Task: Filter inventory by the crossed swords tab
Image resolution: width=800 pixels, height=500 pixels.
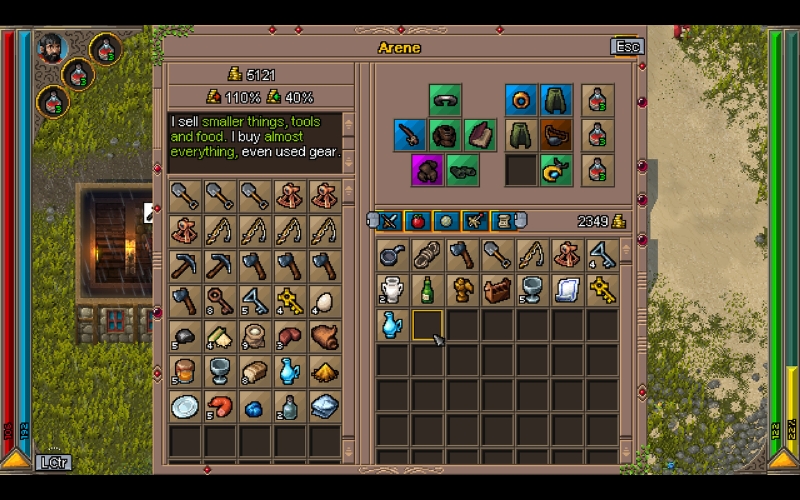Action: click(391, 221)
